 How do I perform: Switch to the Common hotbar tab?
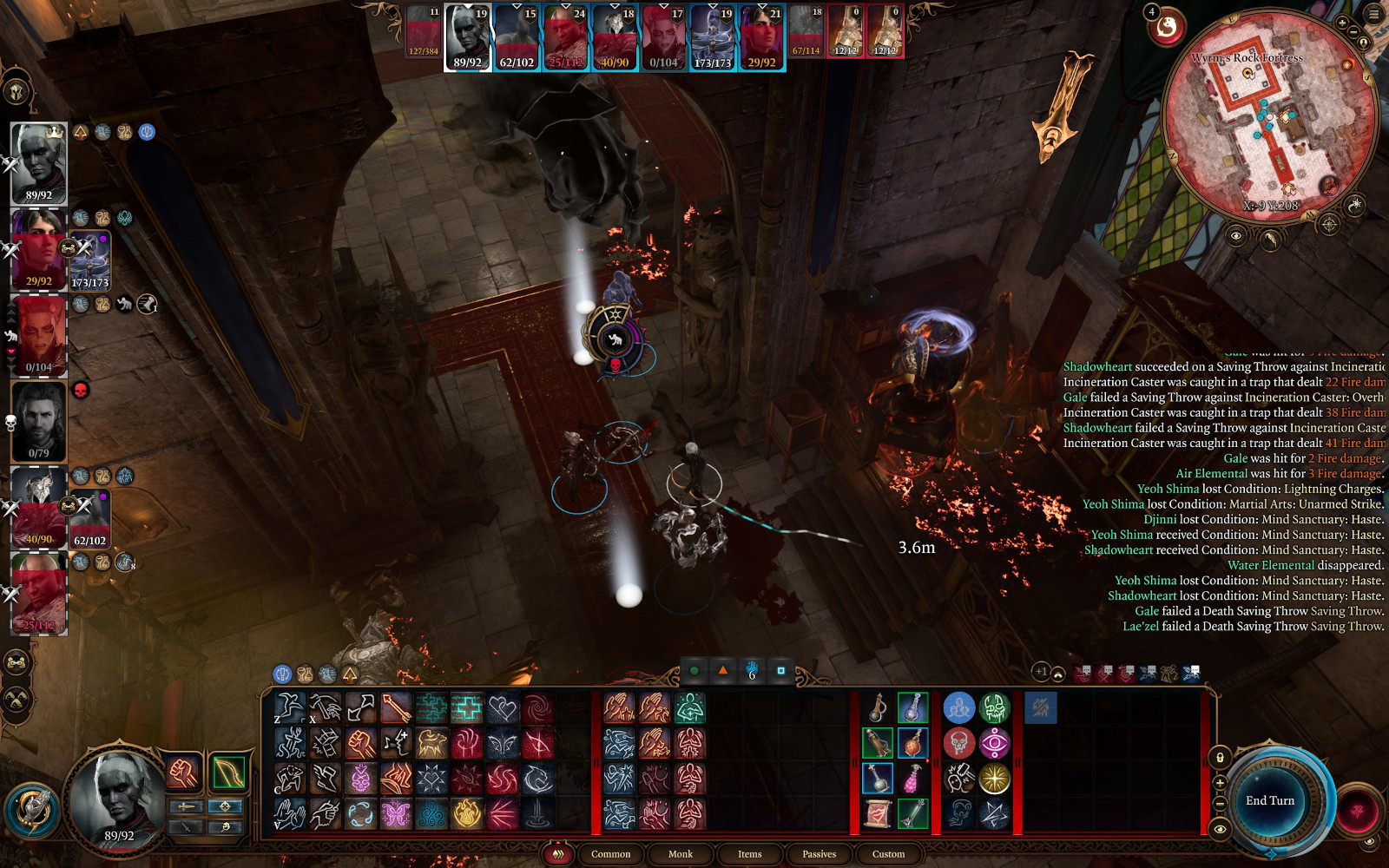click(x=610, y=854)
